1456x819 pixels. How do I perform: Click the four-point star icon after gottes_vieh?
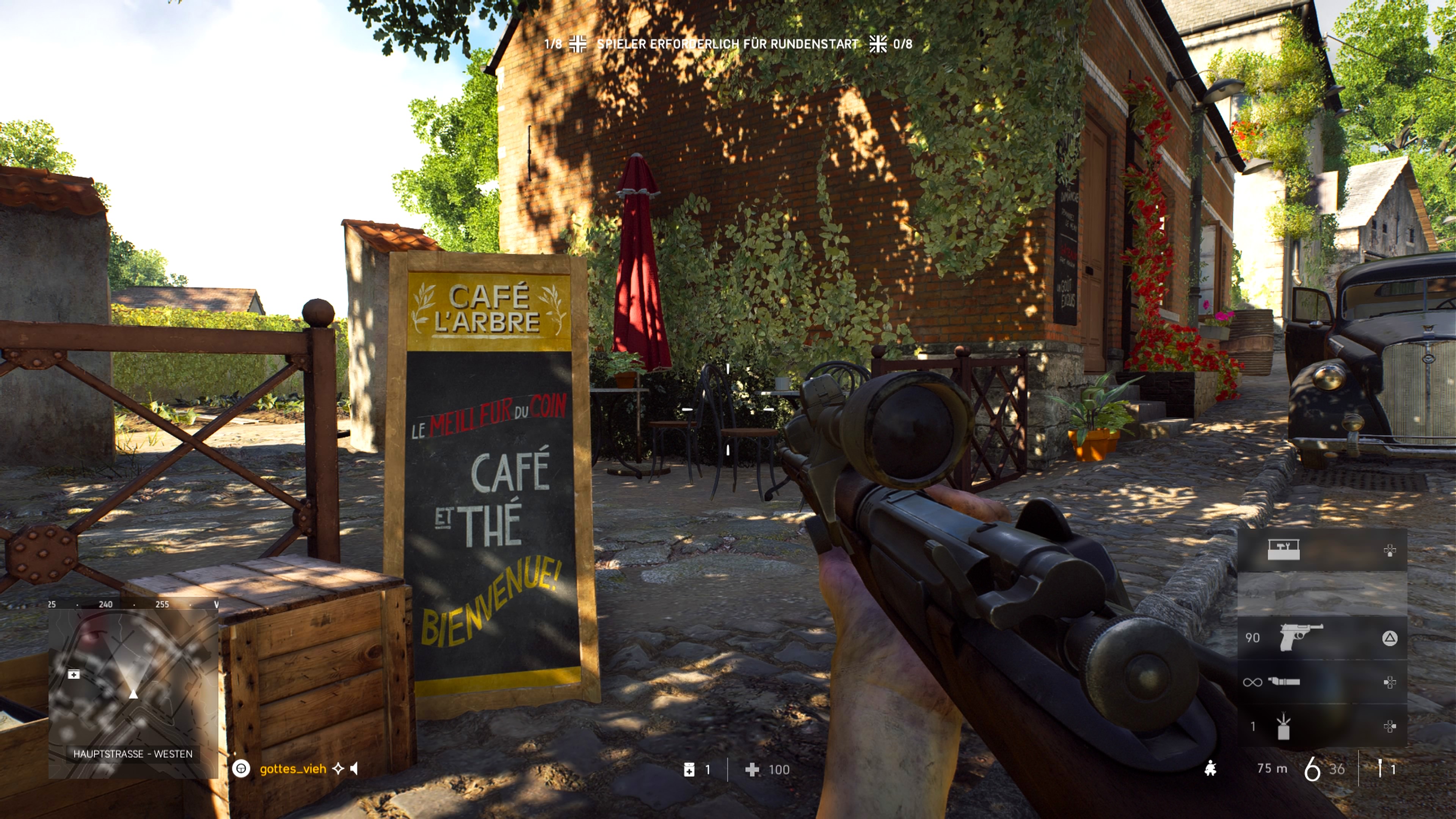338,769
